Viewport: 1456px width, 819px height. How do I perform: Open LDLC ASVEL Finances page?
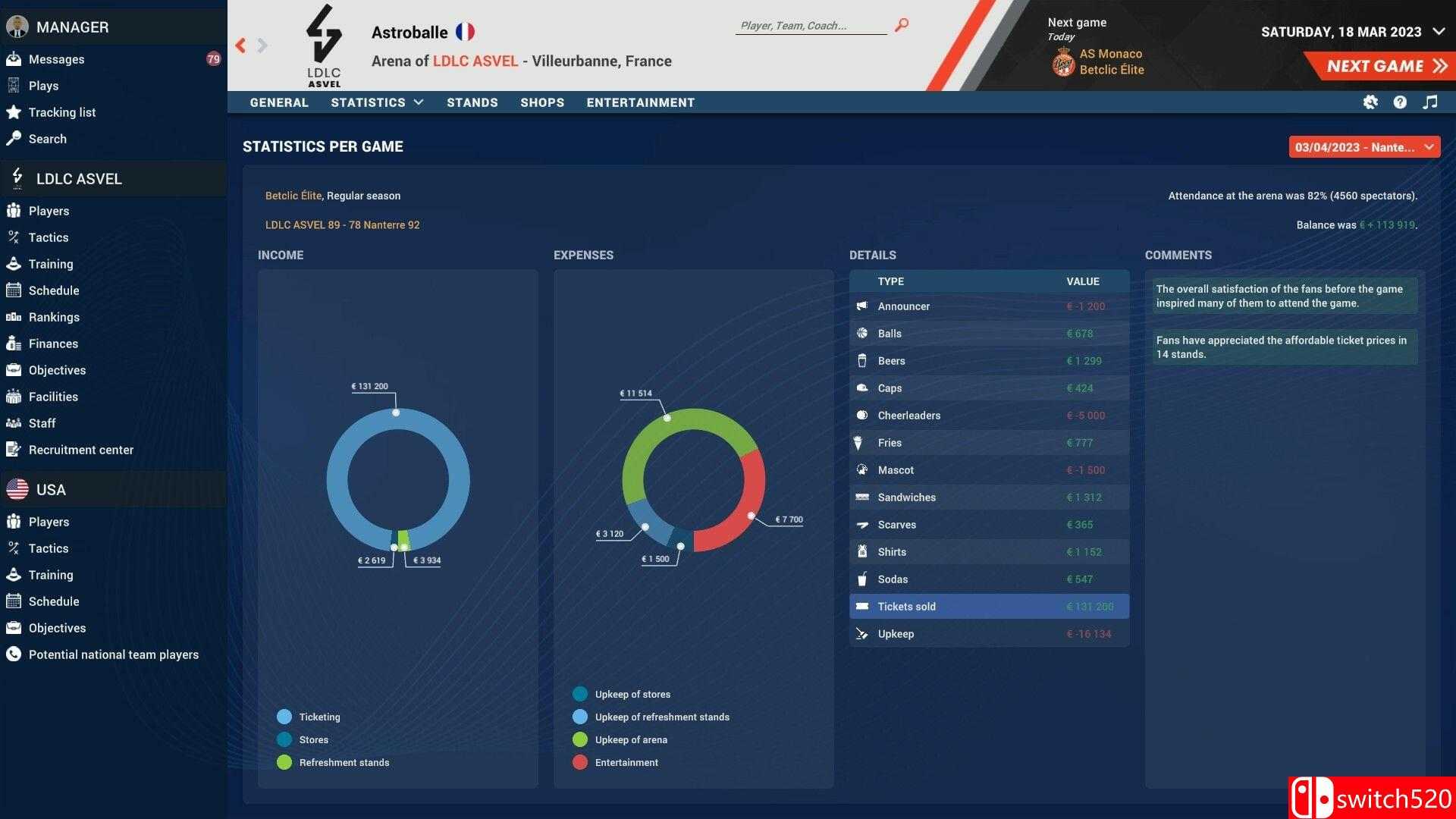53,344
